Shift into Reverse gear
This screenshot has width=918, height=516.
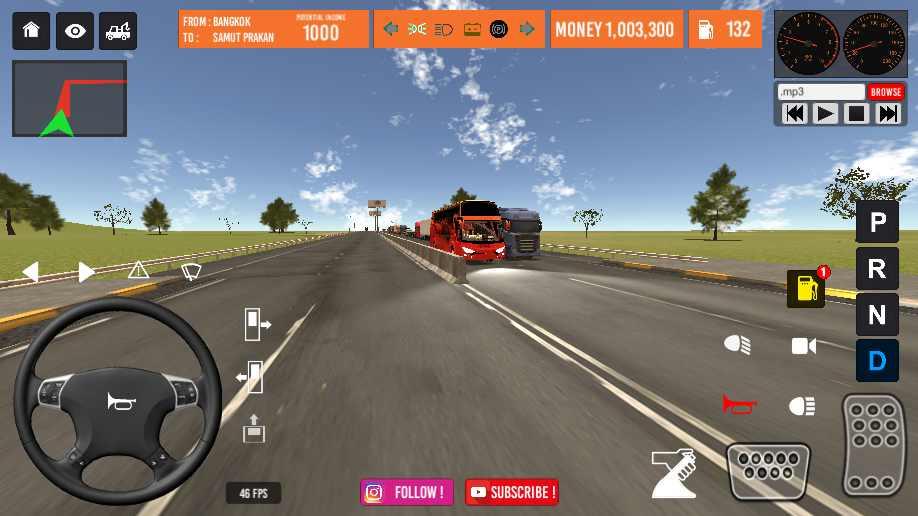pyautogui.click(x=877, y=268)
